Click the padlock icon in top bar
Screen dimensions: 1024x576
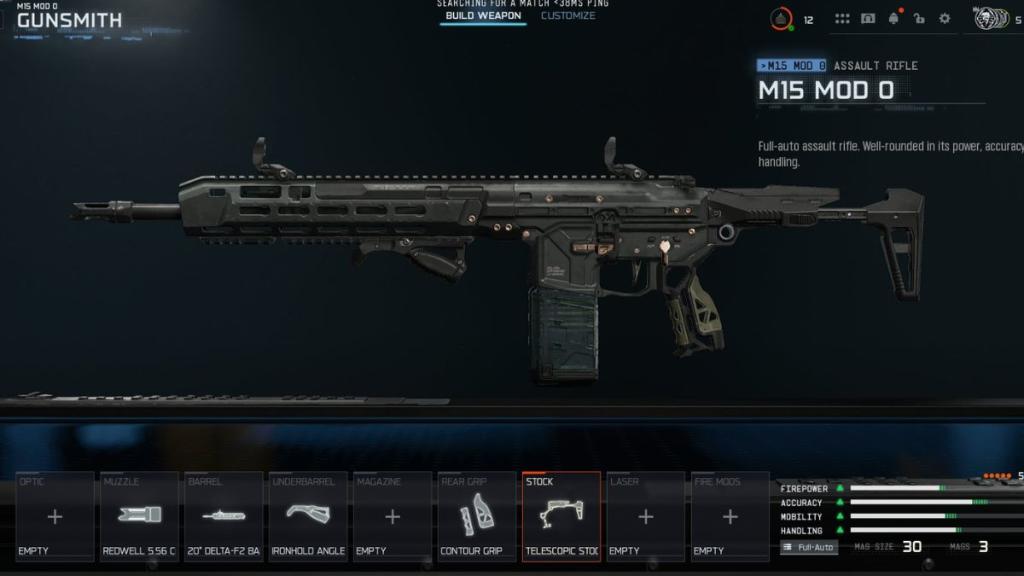tap(919, 19)
